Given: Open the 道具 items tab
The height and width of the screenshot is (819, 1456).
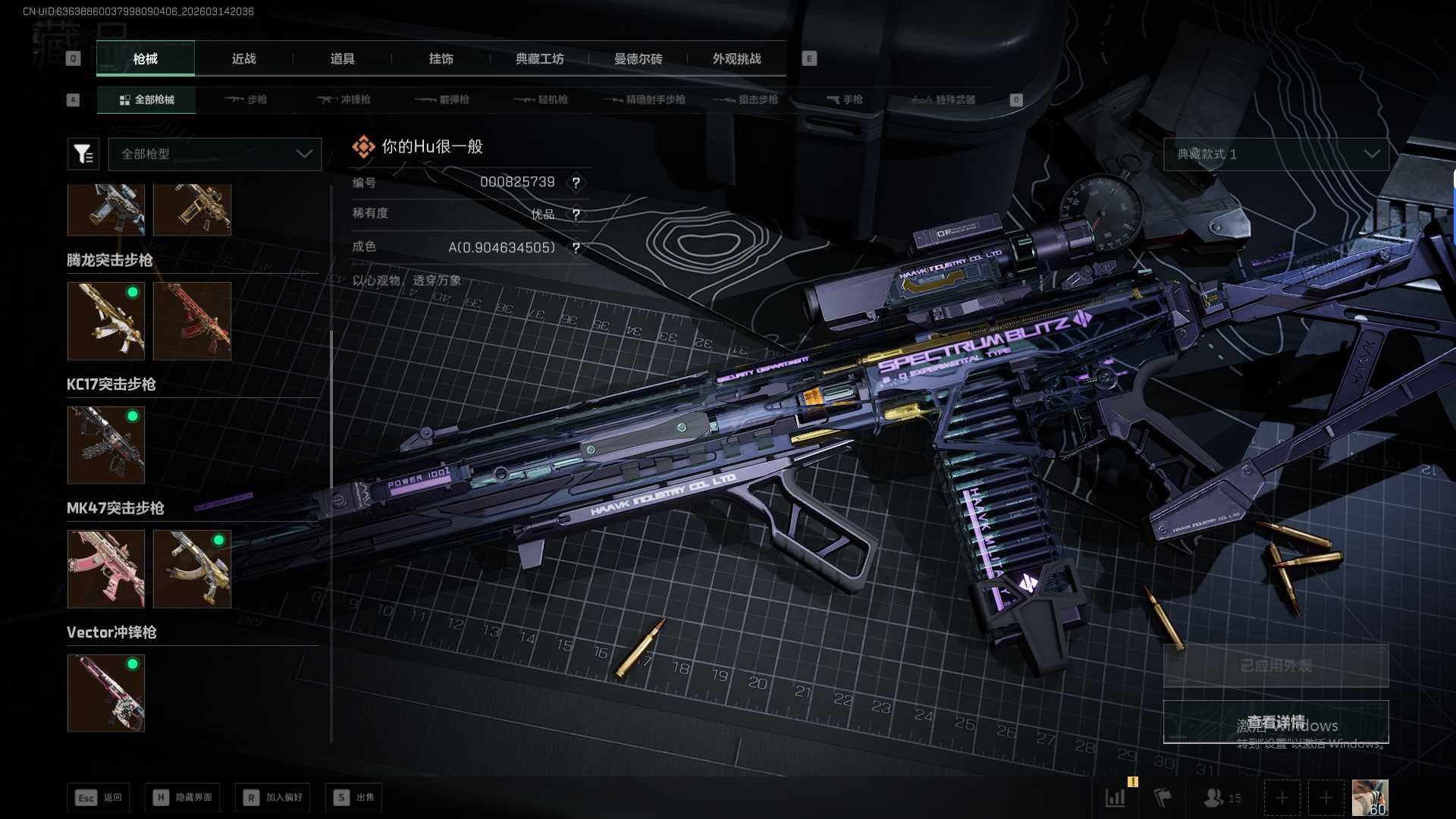Looking at the screenshot, I should pos(342,58).
